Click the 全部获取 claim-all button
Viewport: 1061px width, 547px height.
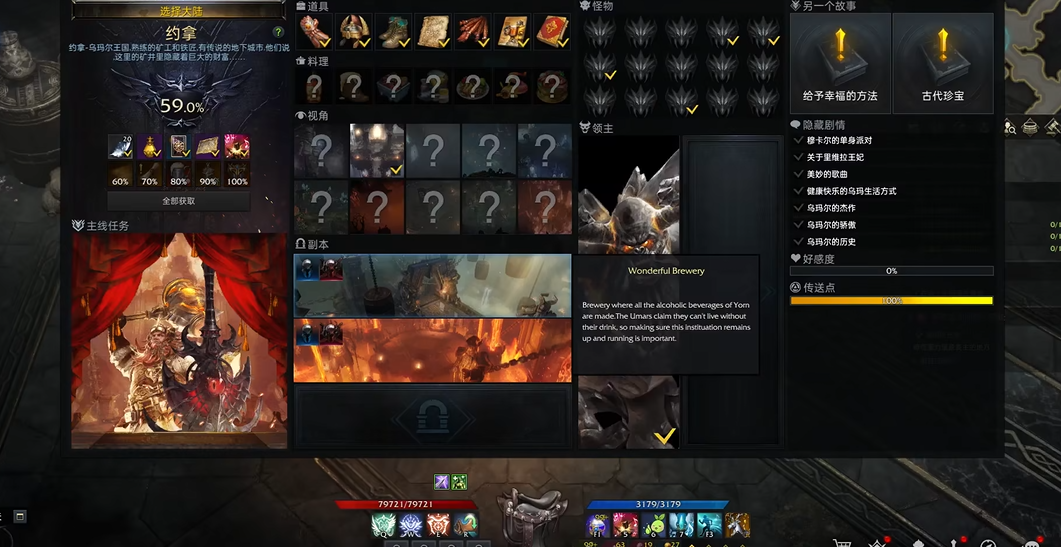[x=179, y=201]
